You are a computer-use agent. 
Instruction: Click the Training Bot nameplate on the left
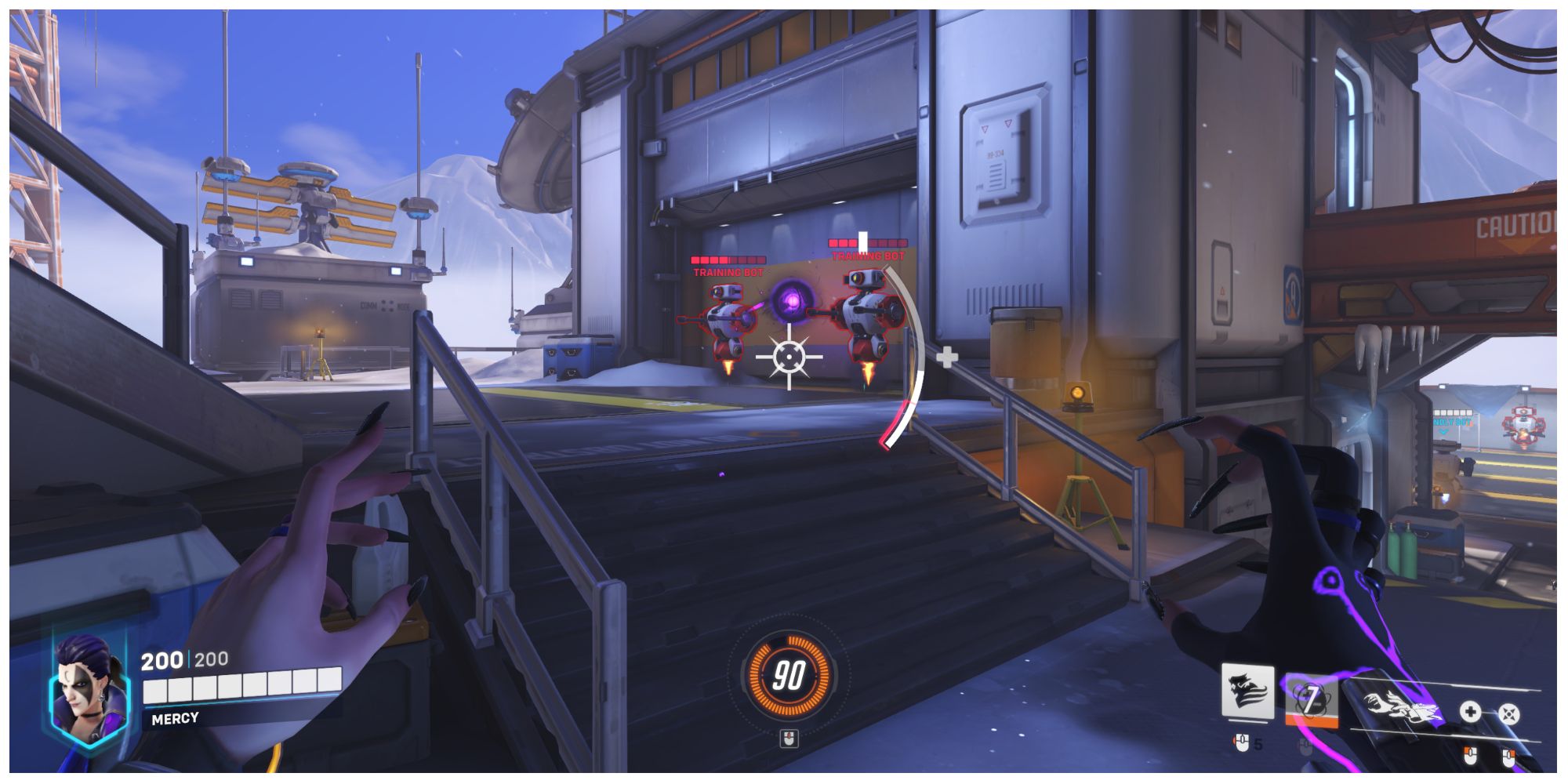(727, 272)
